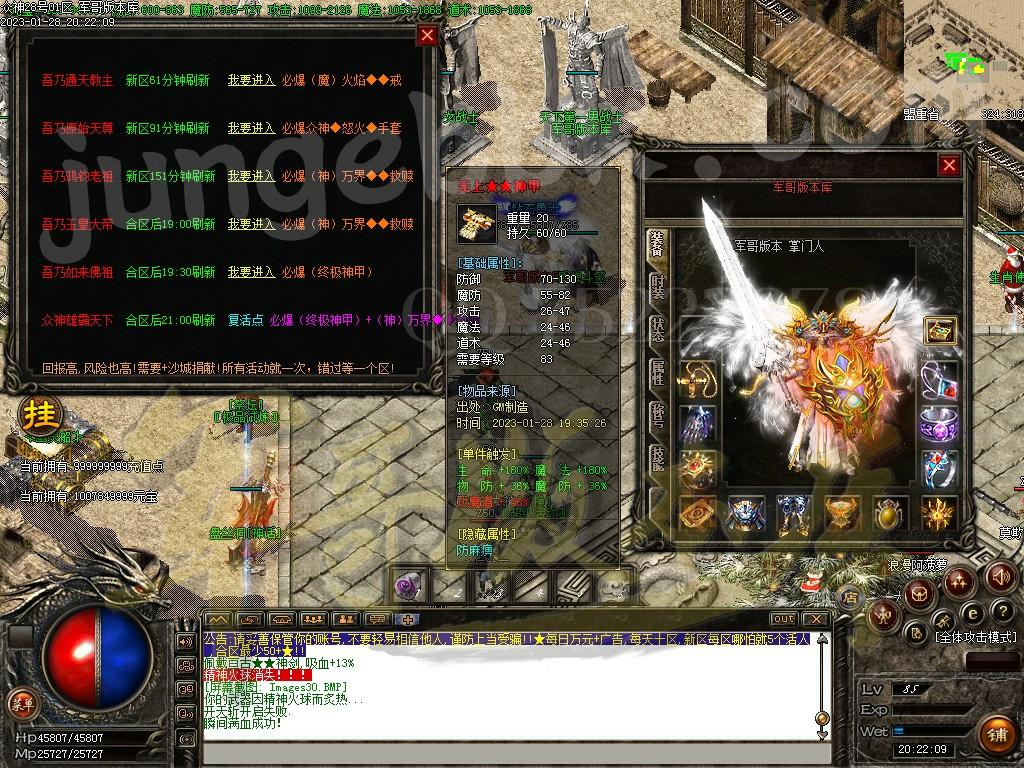
Task: Toggle the sound speaker button
Action: [x=1000, y=577]
